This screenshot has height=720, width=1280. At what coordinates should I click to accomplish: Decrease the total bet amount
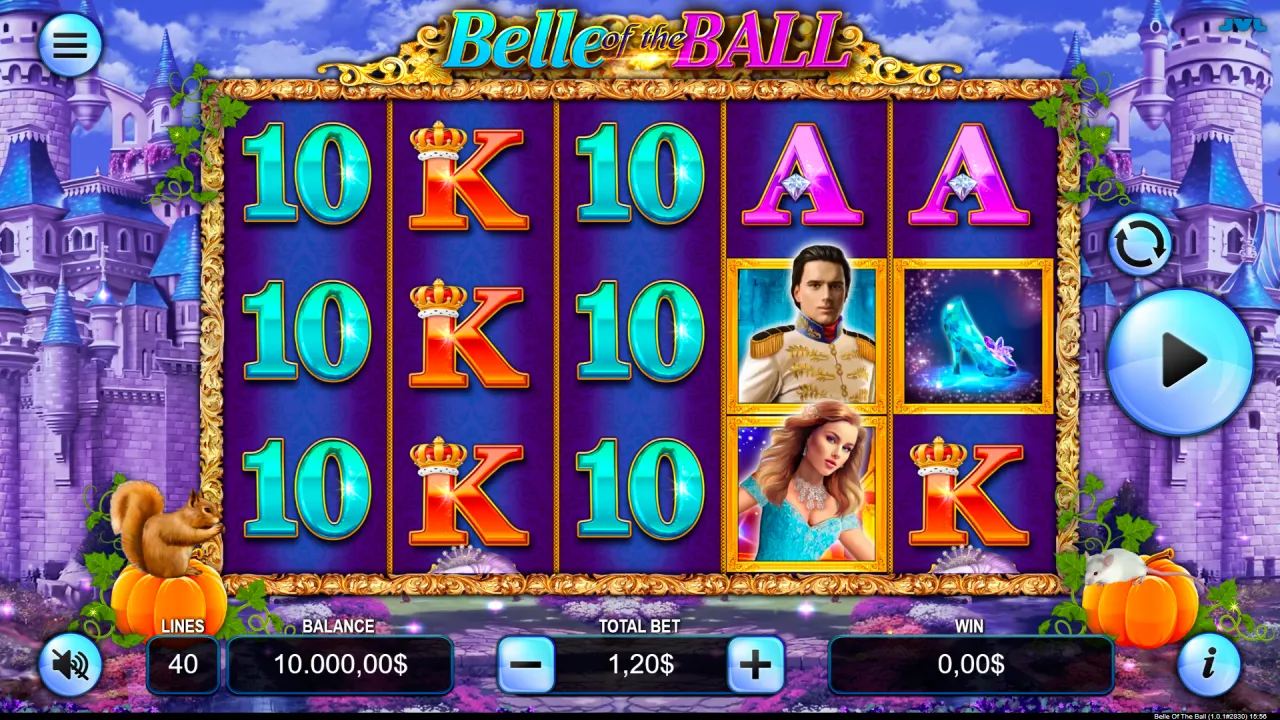pos(528,663)
